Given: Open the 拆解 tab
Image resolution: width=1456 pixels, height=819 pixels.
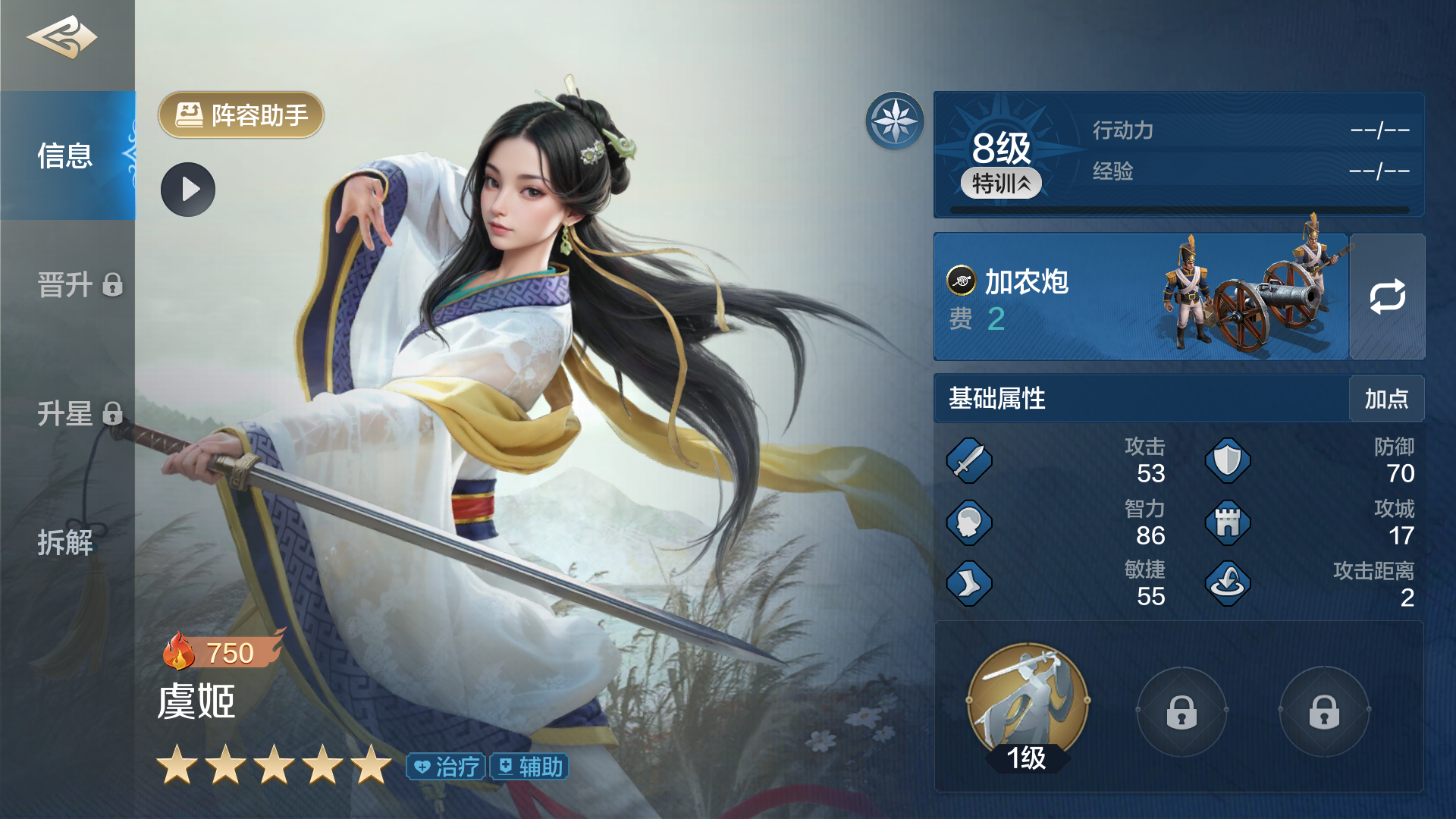Looking at the screenshot, I should [66, 543].
